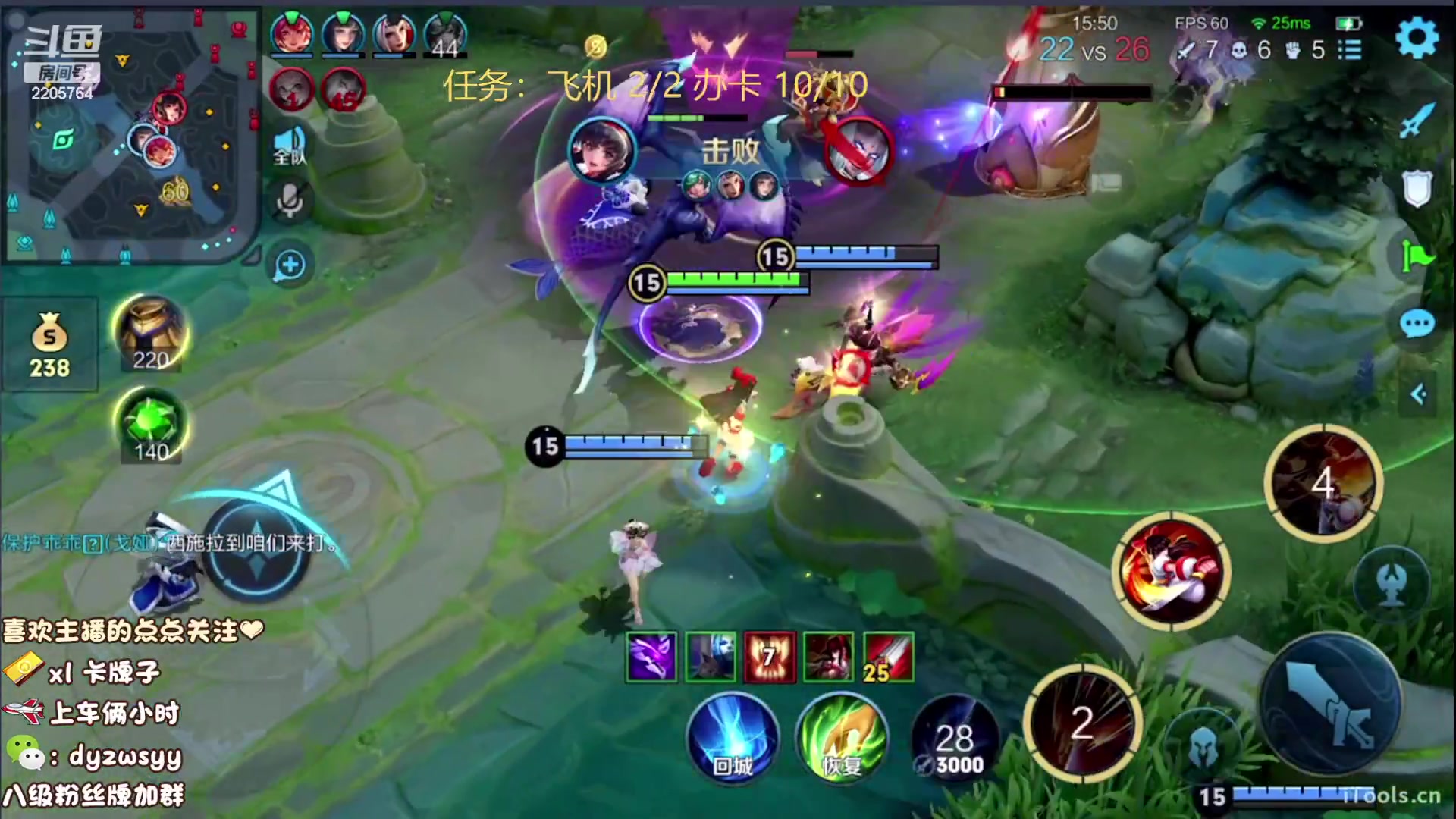
Task: Activate the active item skill showing 3000
Action: [955, 739]
